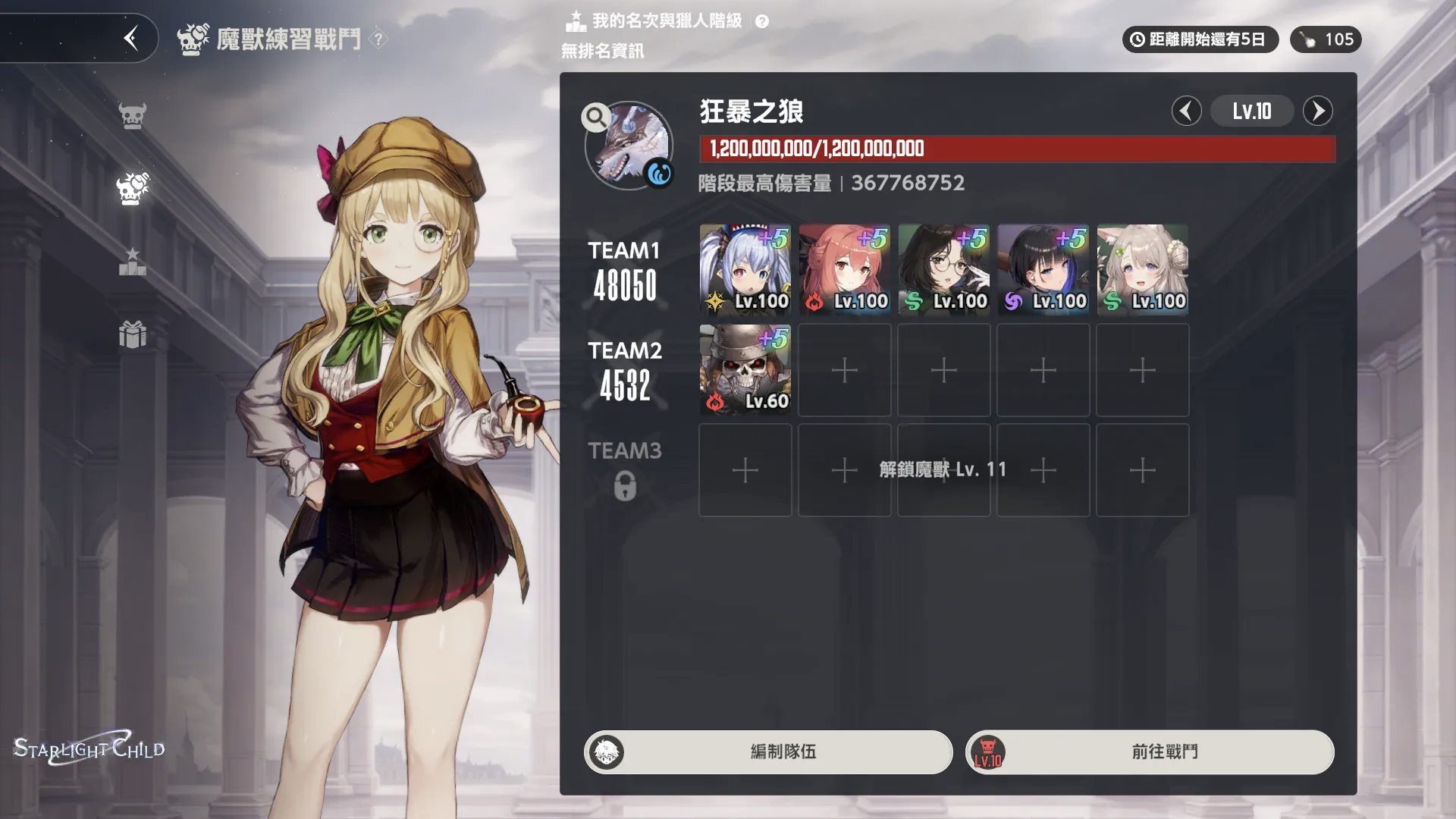Click the red boss HP bar
Image resolution: width=1456 pixels, height=819 pixels.
(1016, 149)
